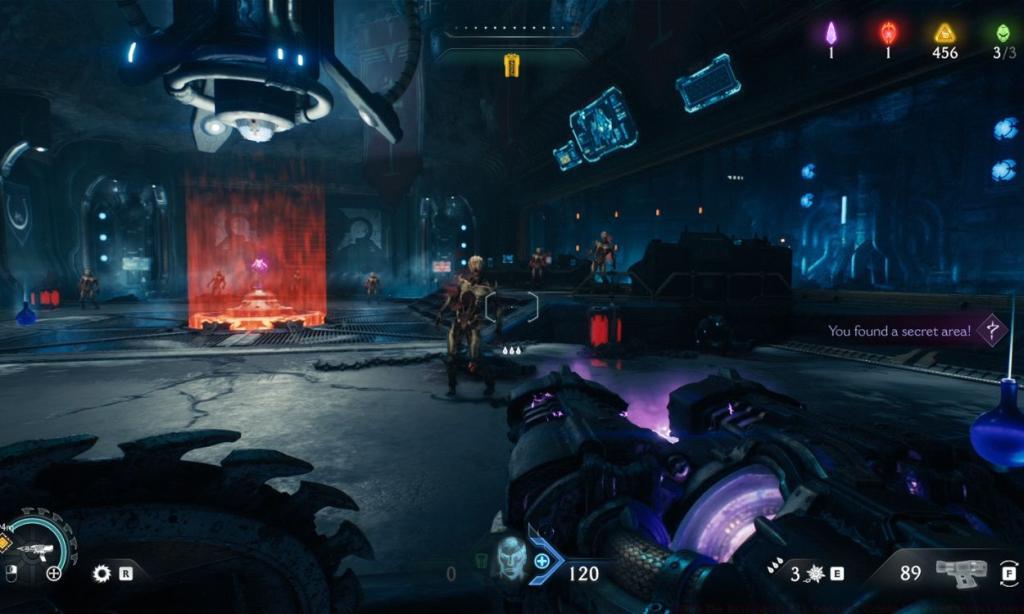Click the crosshair icon under weapon dial
This screenshot has height=614, width=1024.
(54, 573)
